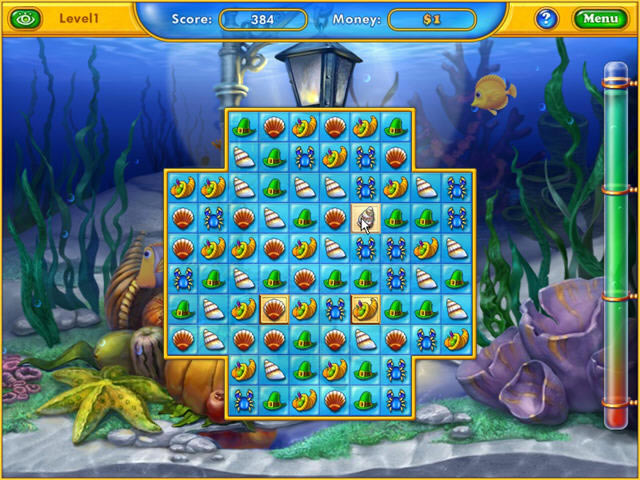Click the blue question mark help button
The image size is (640, 480).
pyautogui.click(x=546, y=18)
